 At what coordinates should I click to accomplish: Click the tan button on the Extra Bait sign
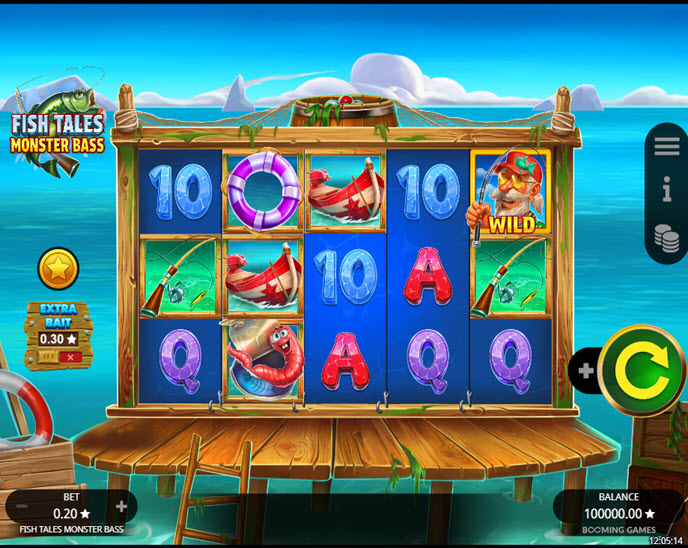click(x=45, y=356)
